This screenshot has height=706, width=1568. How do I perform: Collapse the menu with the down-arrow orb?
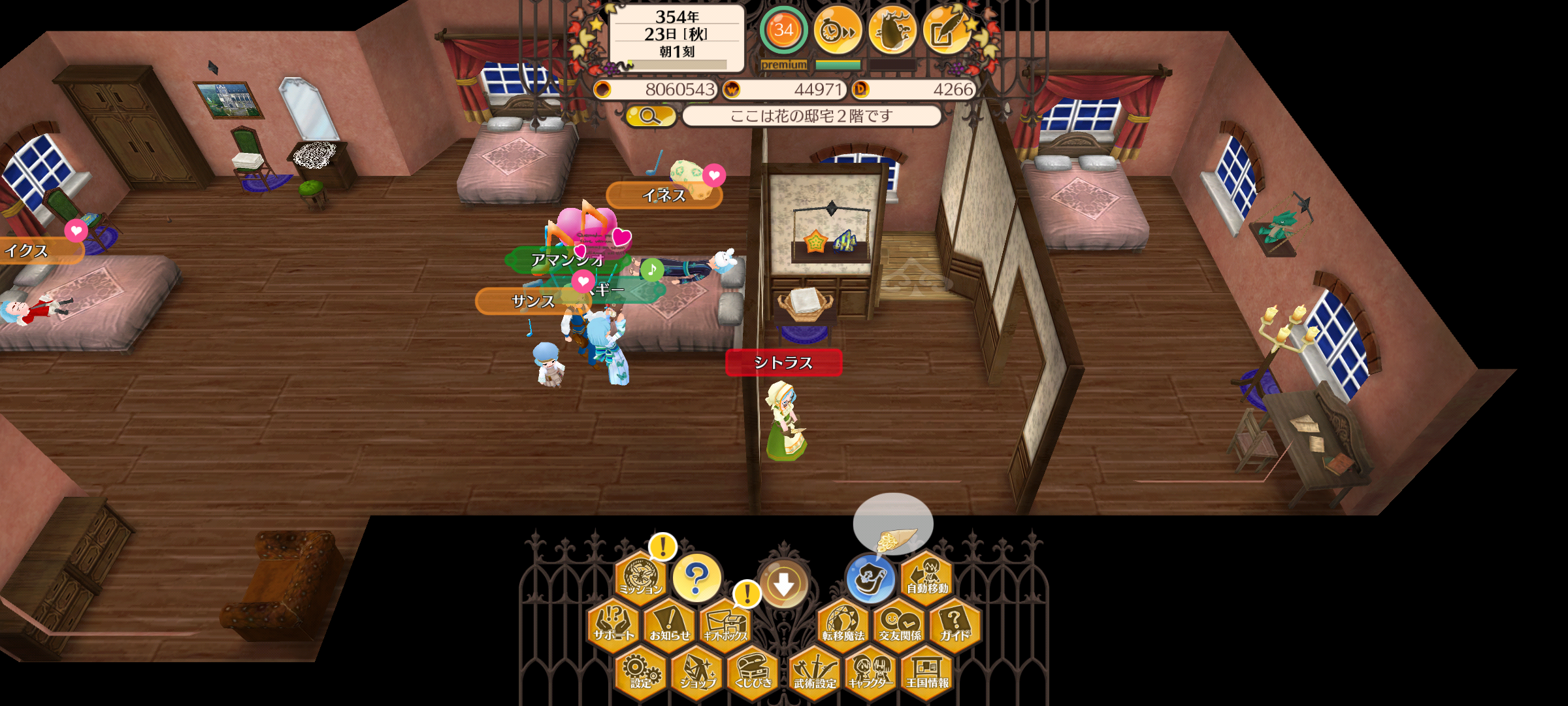[x=783, y=584]
